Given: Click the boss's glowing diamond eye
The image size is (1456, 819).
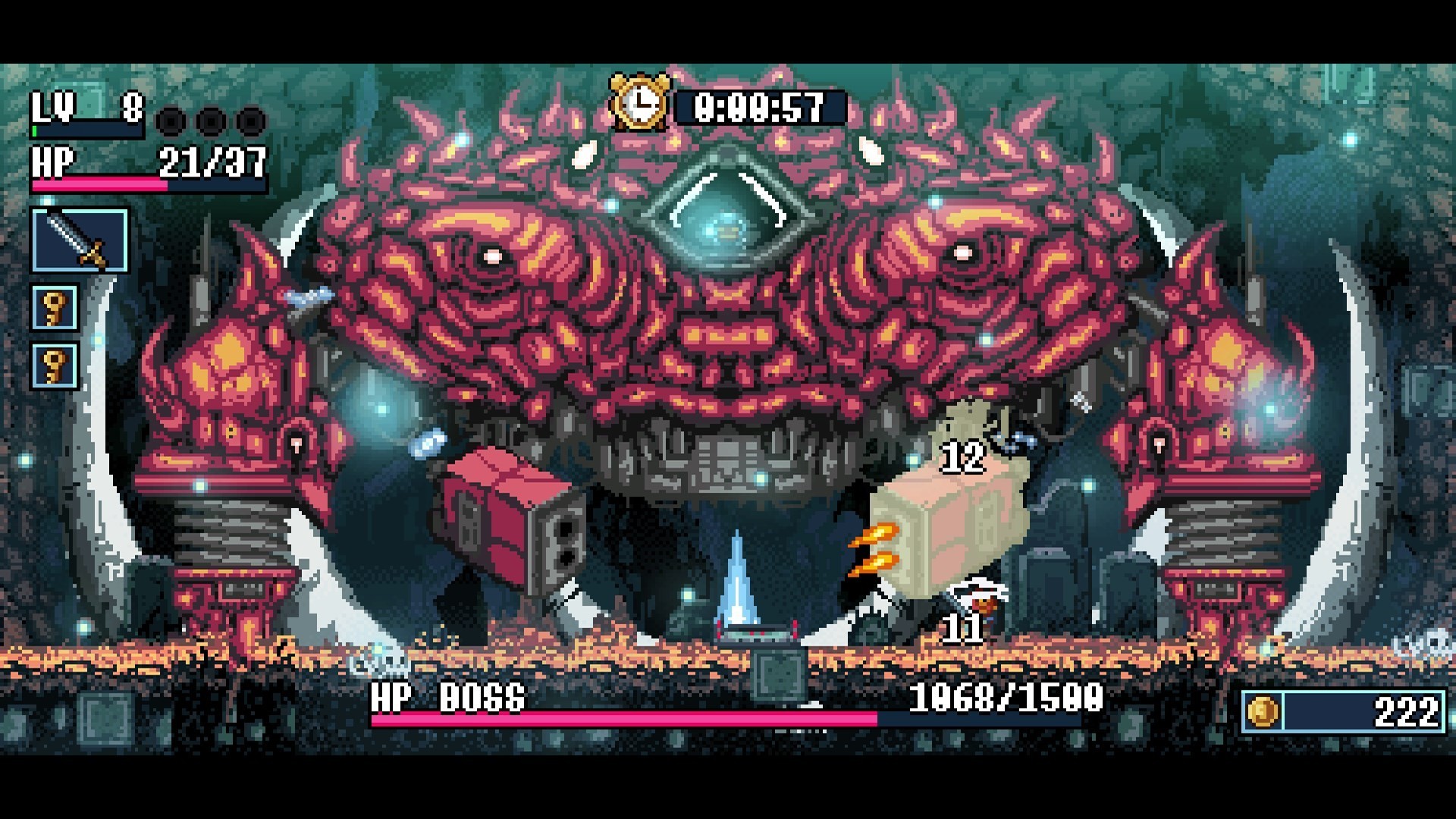Looking at the screenshot, I should tap(726, 220).
